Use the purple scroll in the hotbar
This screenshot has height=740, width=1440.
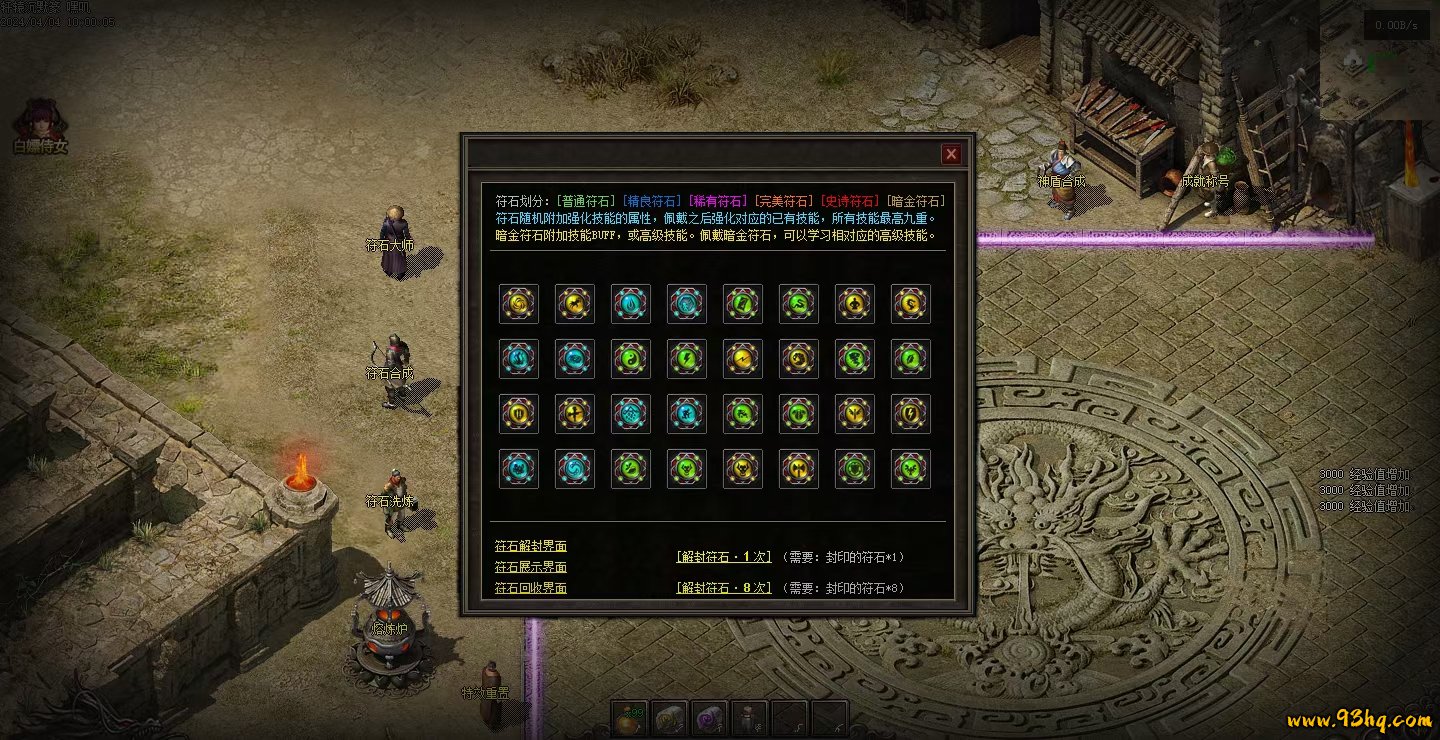(x=710, y=718)
